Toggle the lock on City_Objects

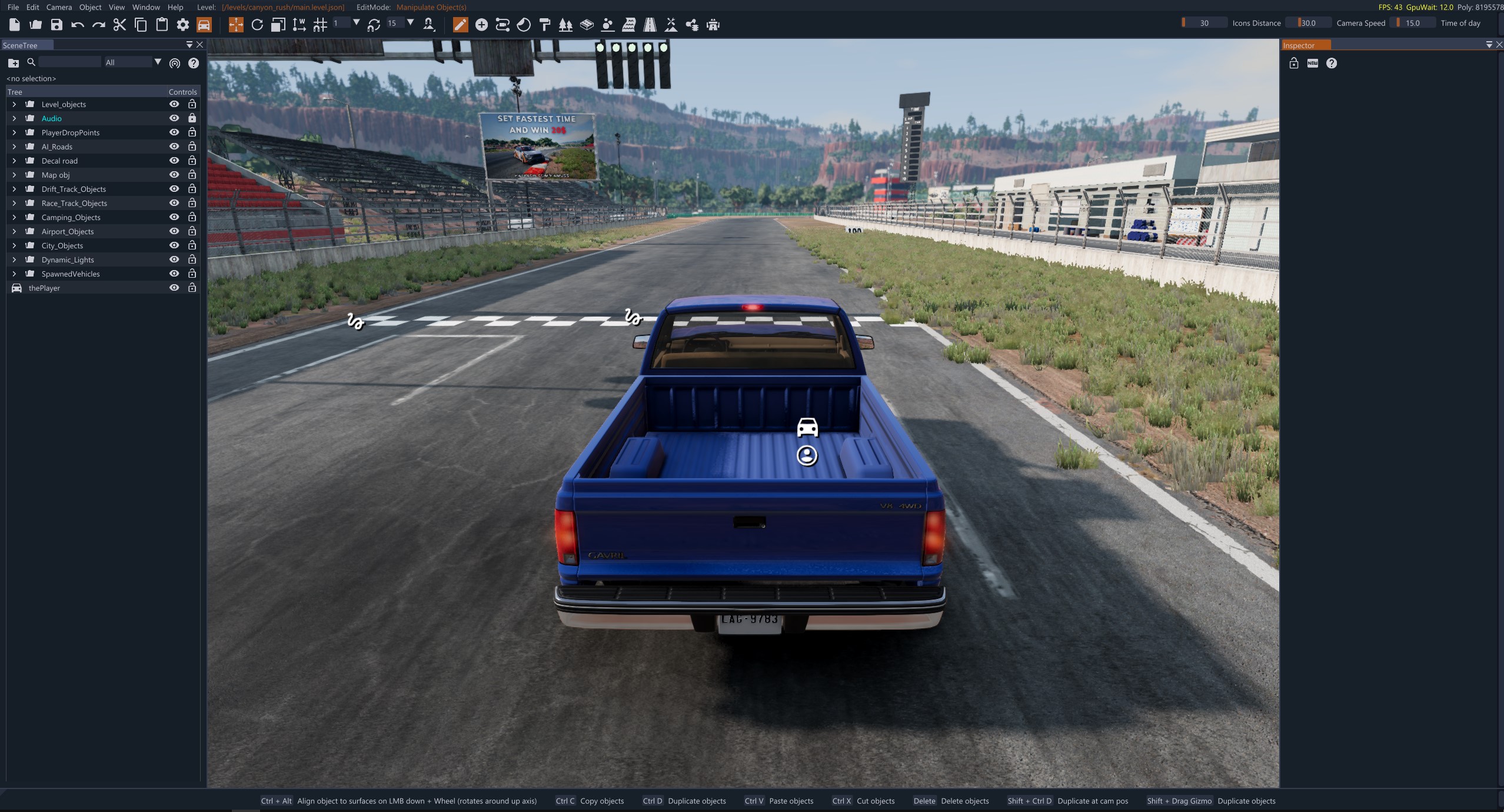click(x=192, y=245)
